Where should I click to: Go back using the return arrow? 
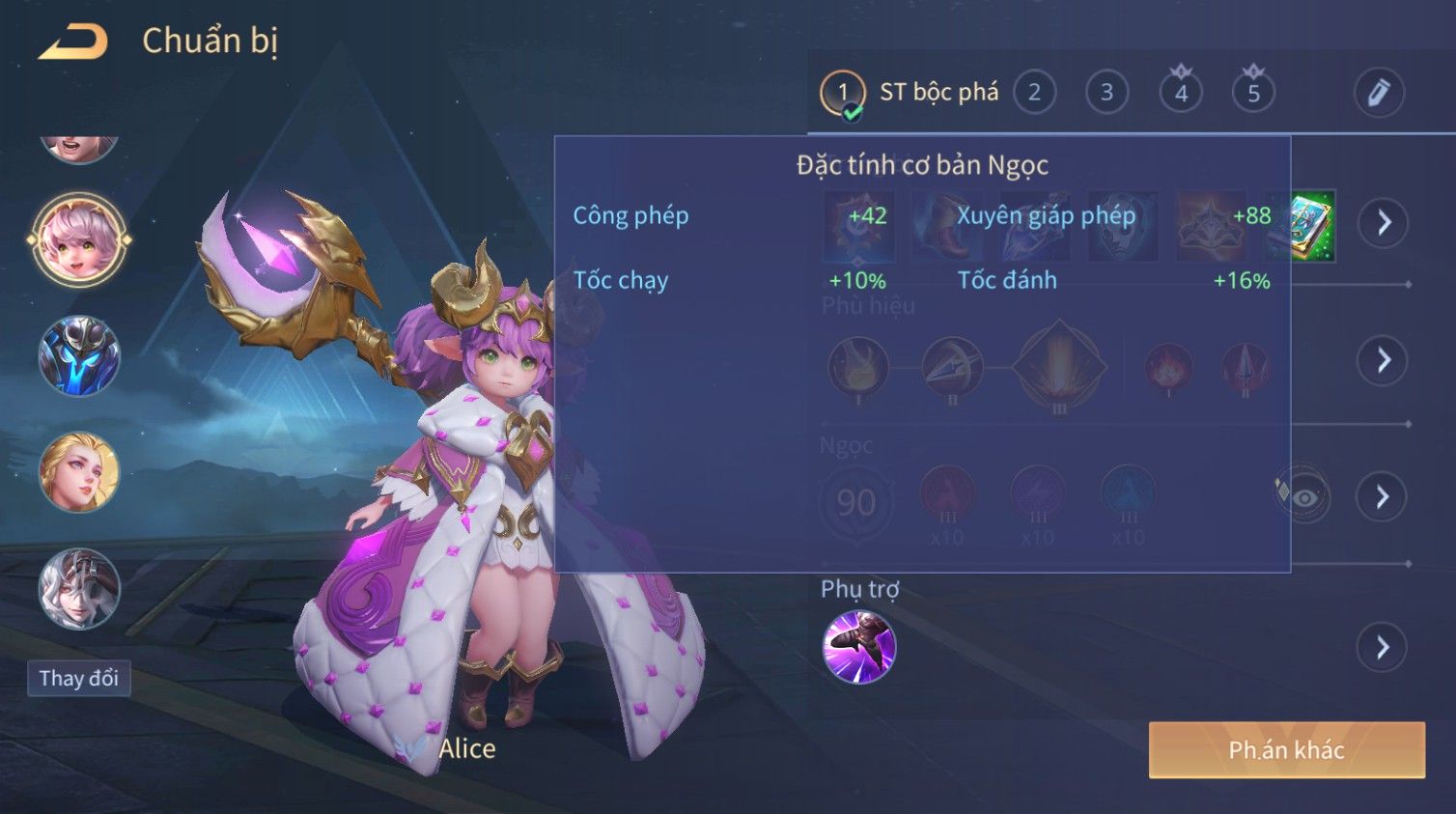[x=73, y=42]
